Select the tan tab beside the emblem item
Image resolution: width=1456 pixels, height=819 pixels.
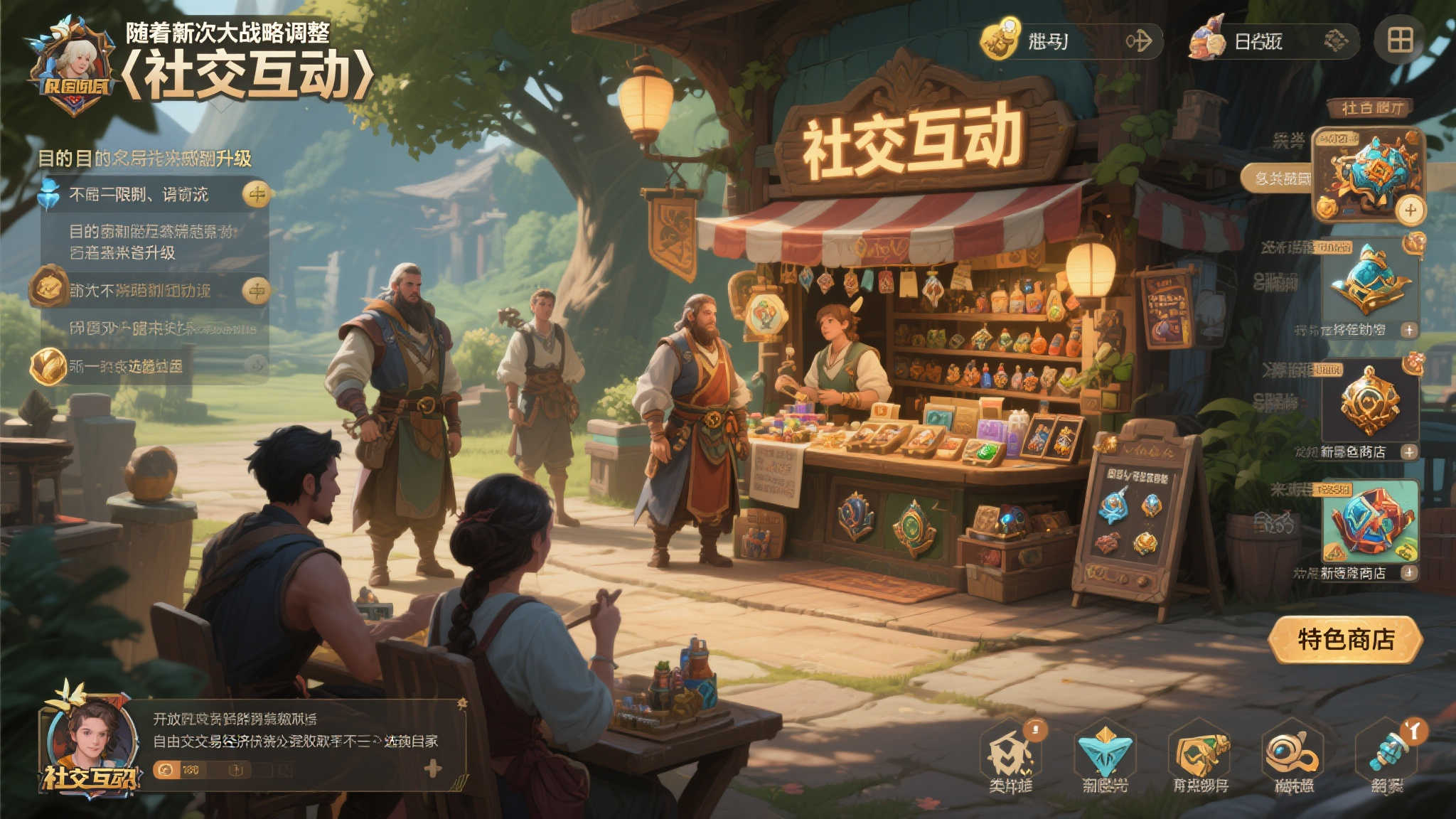point(1278,178)
